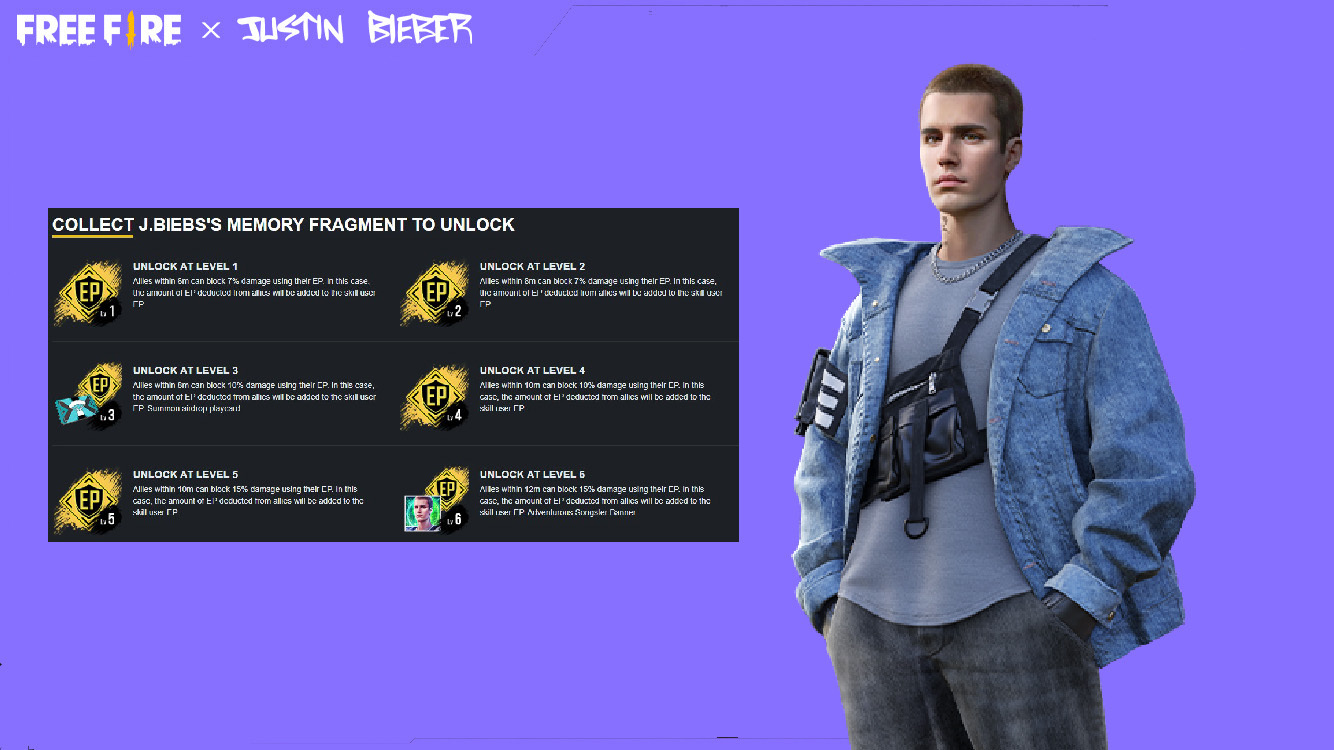
Task: Select the Level 1 EP skill badge
Action: 90,293
